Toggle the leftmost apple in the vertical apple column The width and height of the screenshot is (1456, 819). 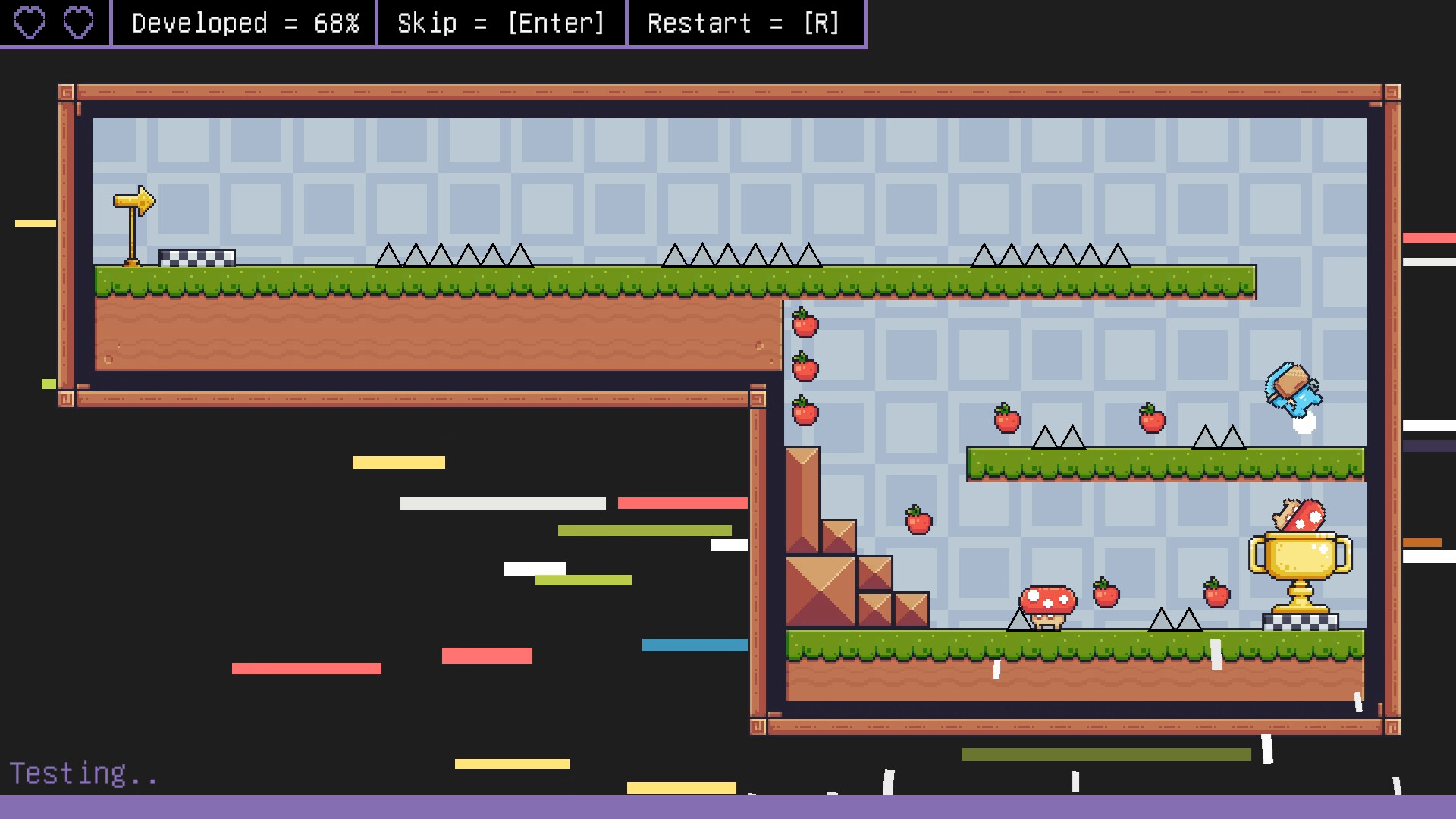coord(804,325)
